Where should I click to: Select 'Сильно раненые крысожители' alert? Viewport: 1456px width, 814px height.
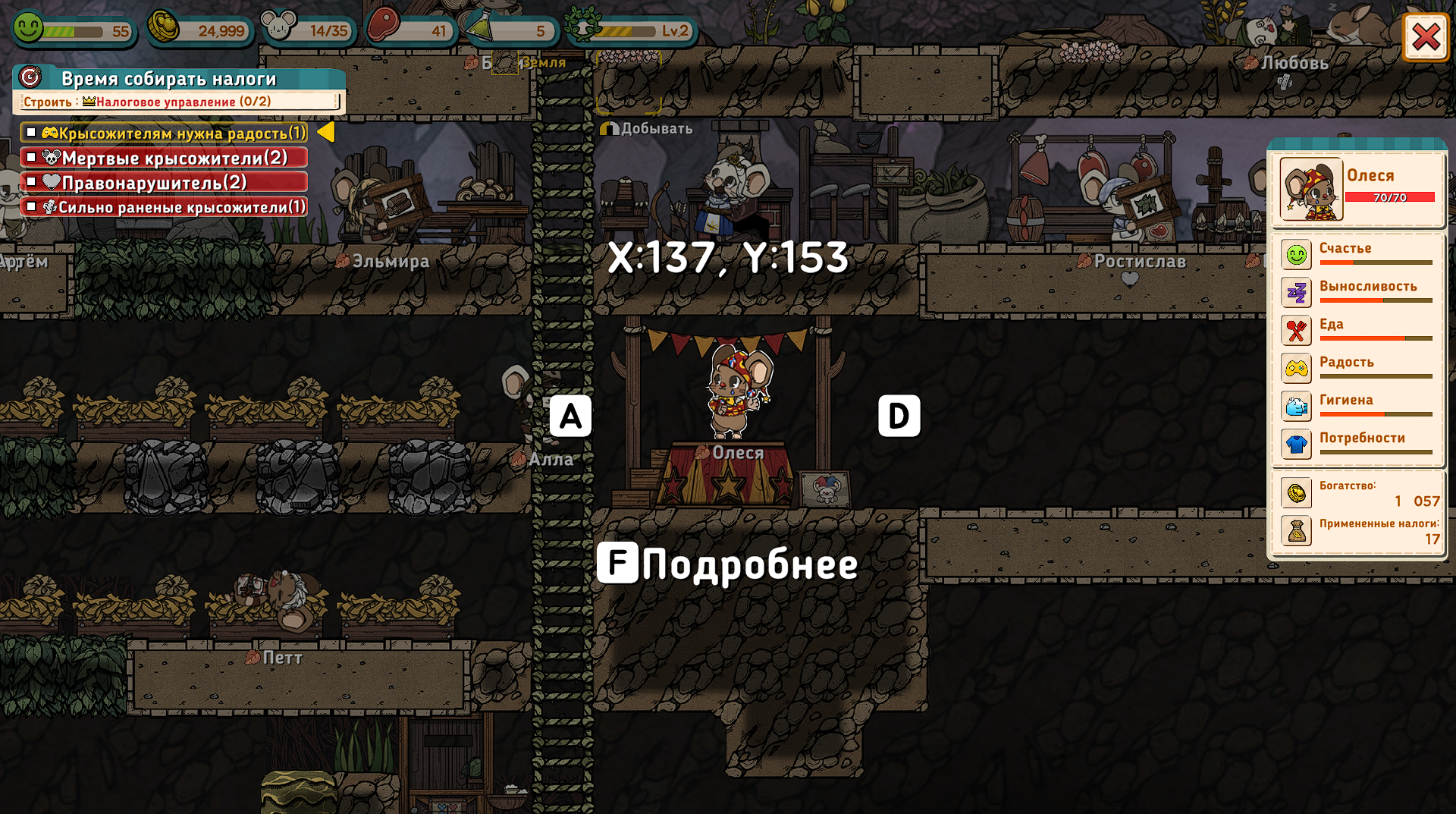(x=165, y=206)
